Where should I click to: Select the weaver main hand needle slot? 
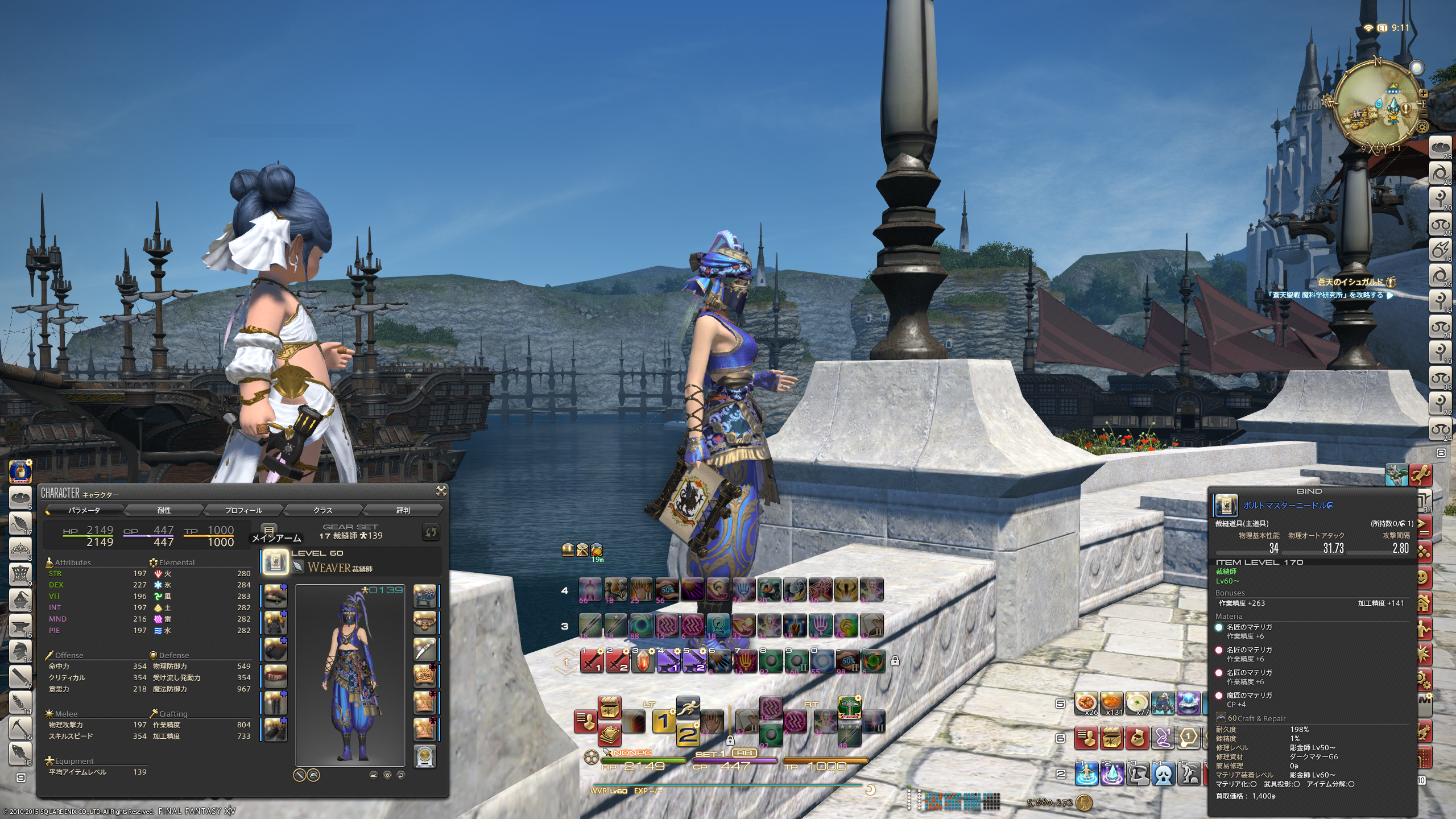point(275,562)
